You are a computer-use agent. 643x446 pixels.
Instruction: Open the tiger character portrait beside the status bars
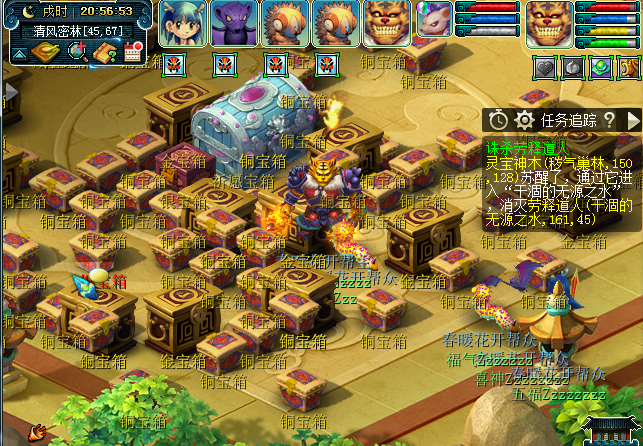549,22
